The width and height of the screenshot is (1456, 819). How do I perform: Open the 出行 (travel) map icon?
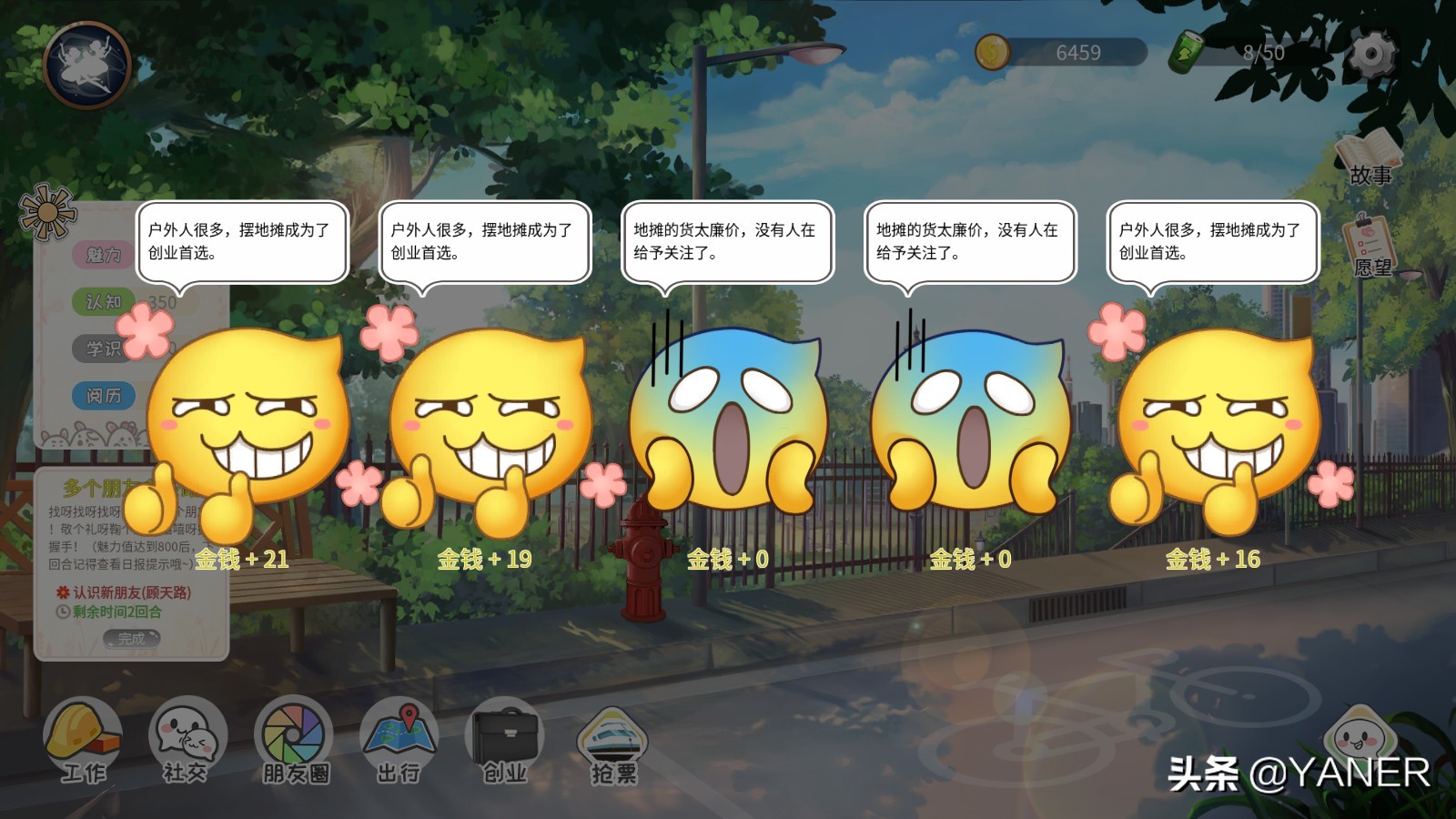click(x=398, y=735)
